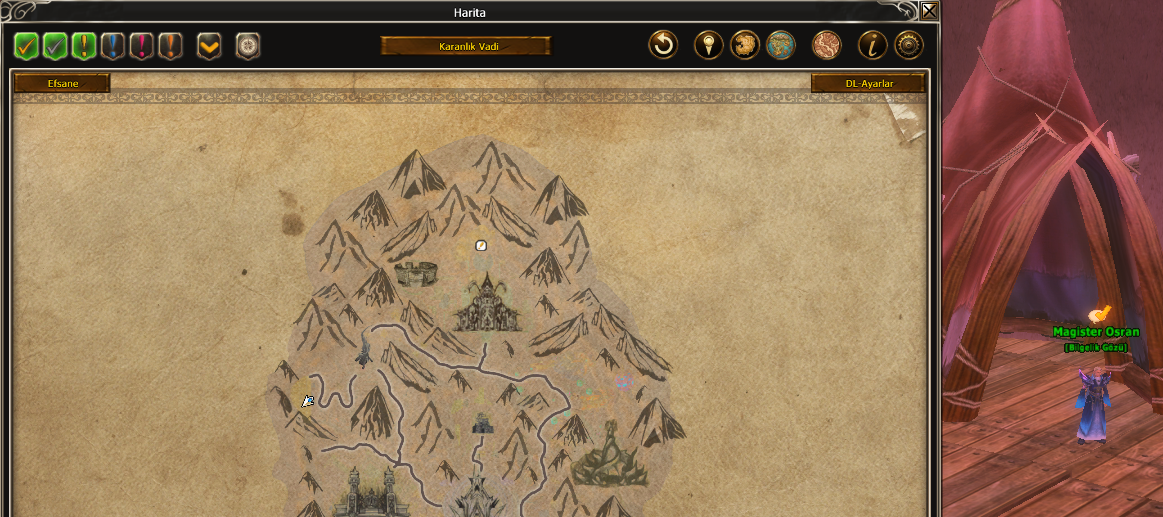Click the small white marker above the cathedral

(481, 245)
